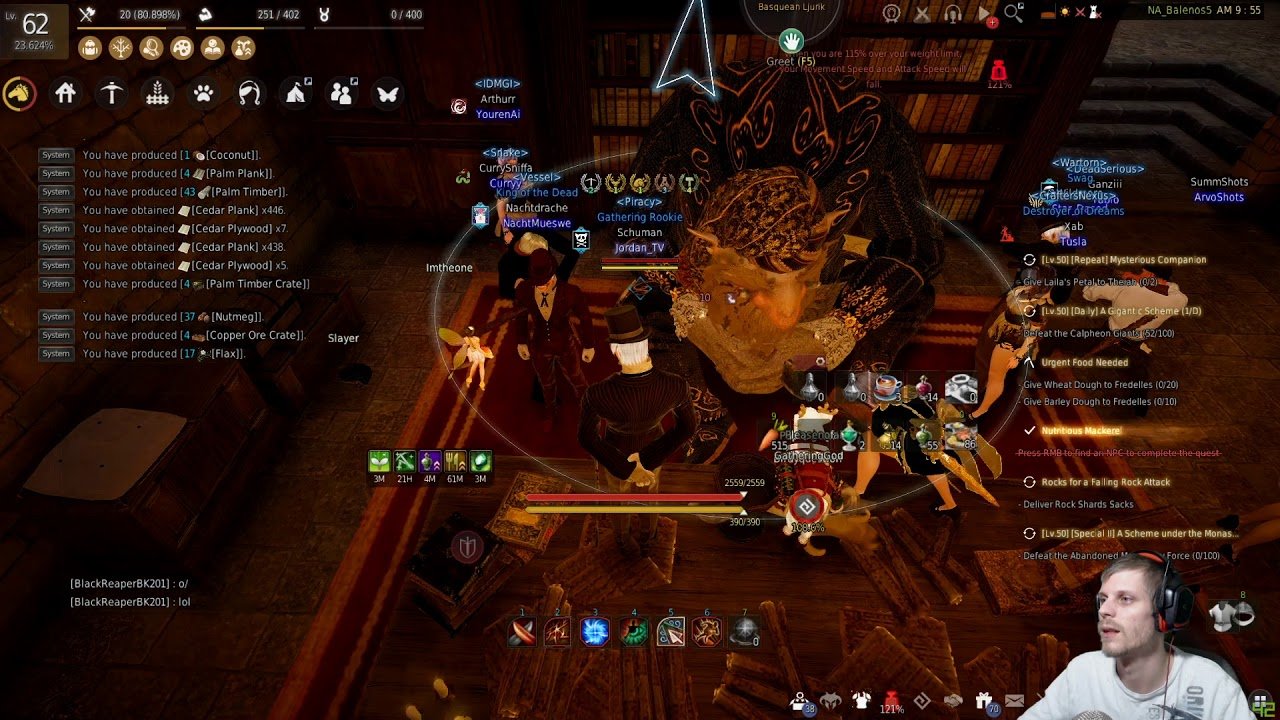Toggle the headset voice chat icon
This screenshot has width=1280, height=720.
tap(953, 13)
